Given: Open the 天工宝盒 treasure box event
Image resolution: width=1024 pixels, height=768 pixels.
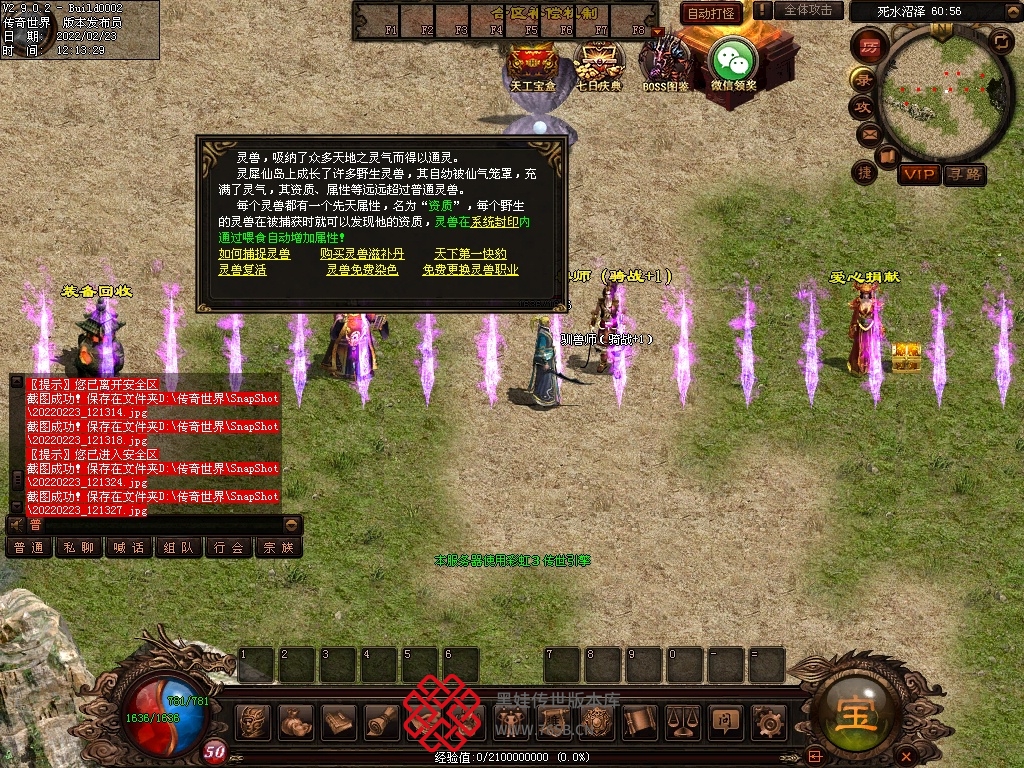Looking at the screenshot, I should 533,62.
